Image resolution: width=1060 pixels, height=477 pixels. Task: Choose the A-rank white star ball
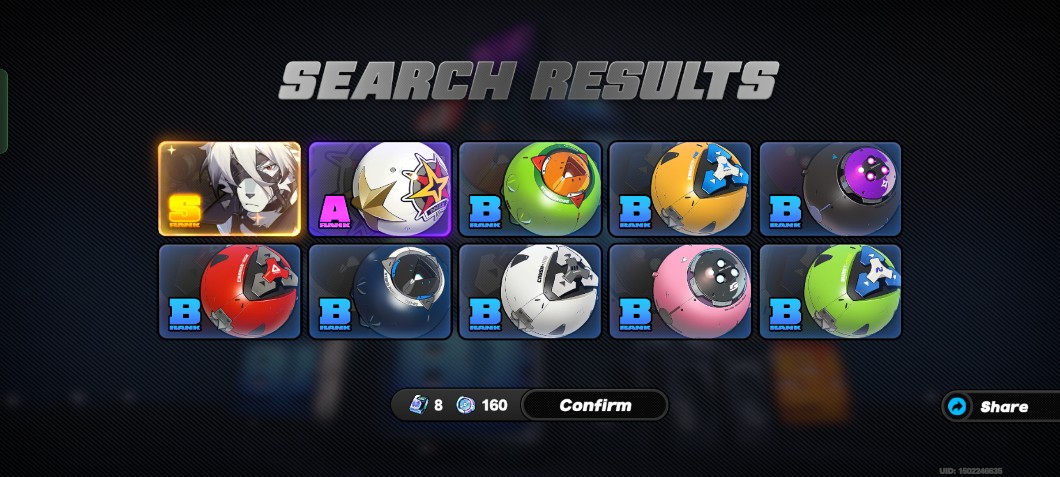[380, 189]
